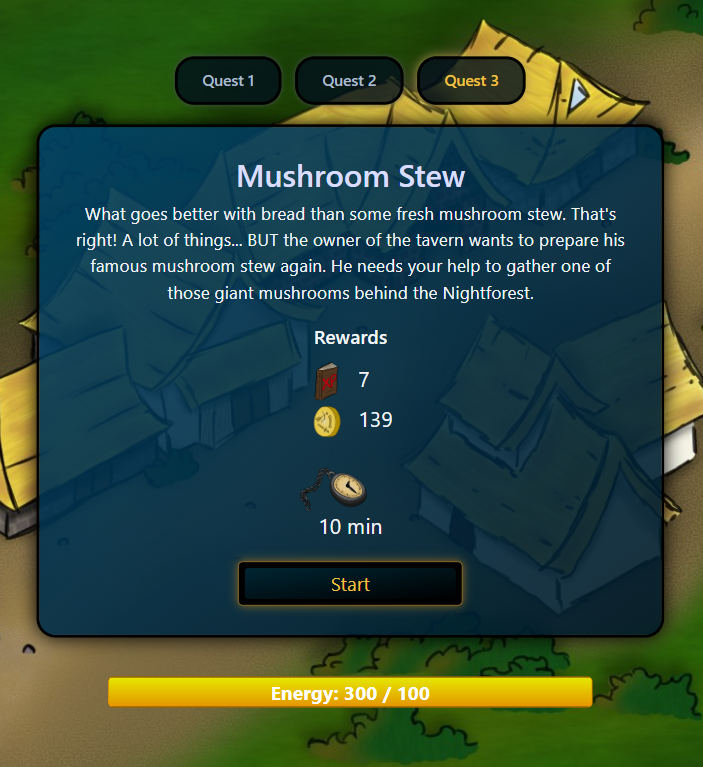Viewport: 703px width, 767px height.
Task: Select the Quest 3 tab
Action: (x=471, y=81)
